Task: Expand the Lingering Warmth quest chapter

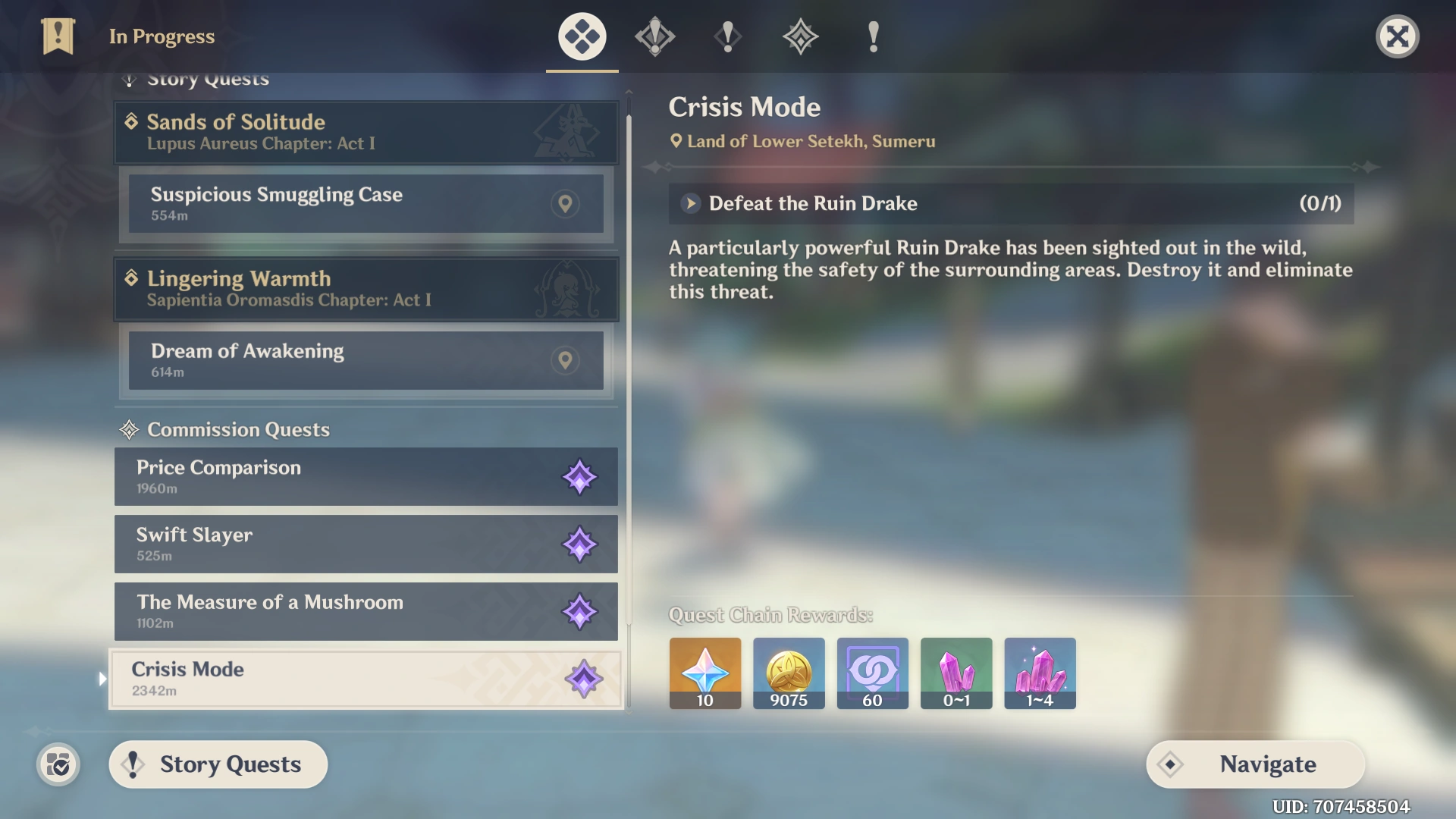Action: [366, 289]
